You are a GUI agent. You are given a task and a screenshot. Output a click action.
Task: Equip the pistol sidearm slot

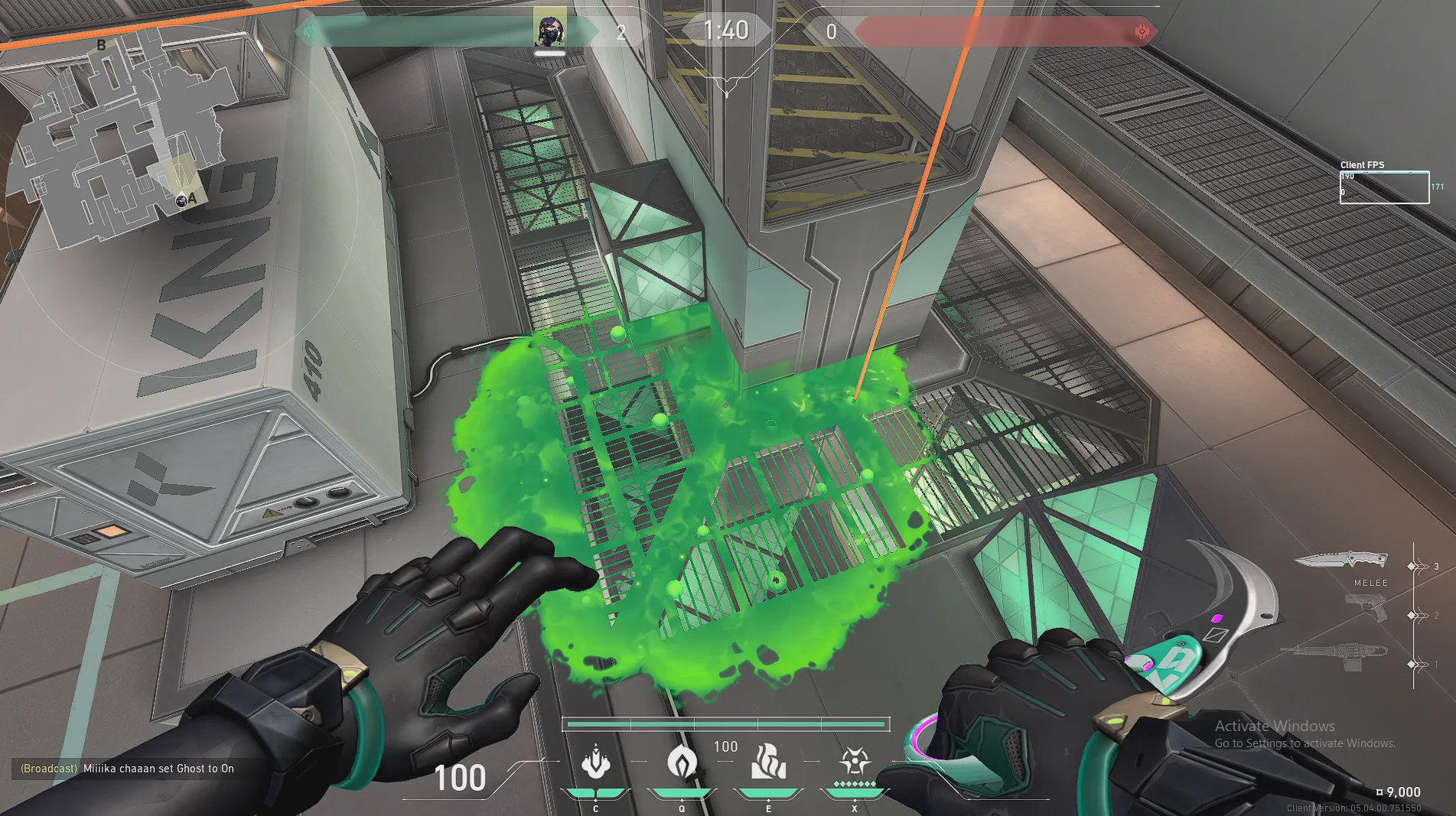[1367, 609]
